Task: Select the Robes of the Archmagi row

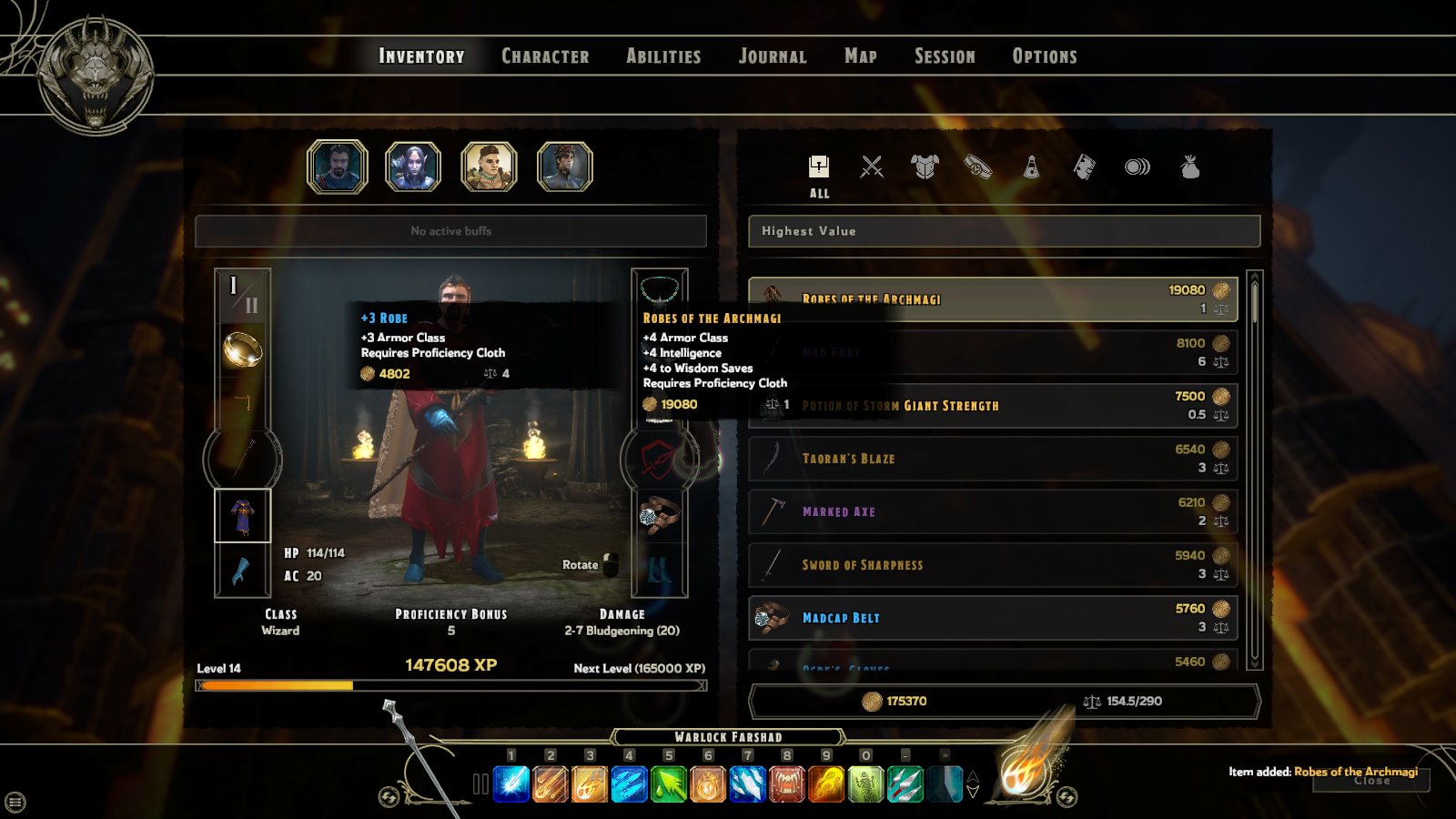Action: tap(993, 299)
